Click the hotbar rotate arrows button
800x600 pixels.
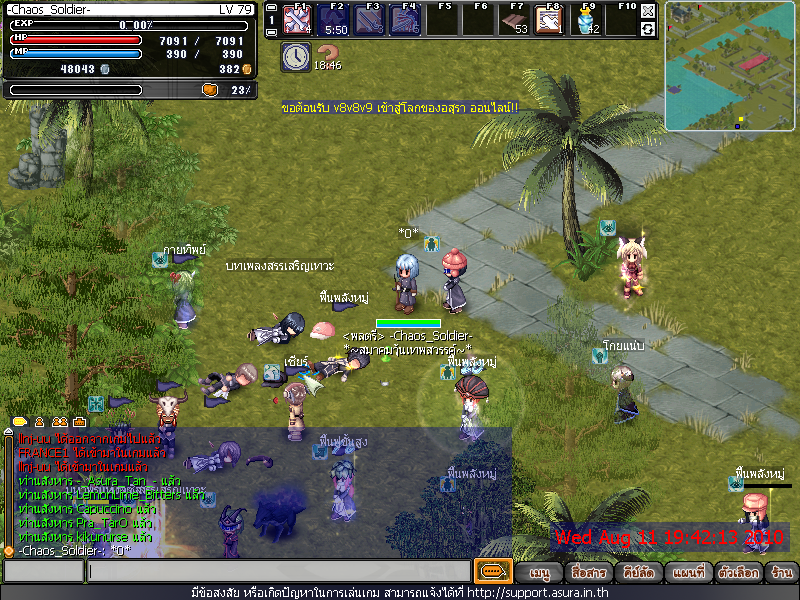click(x=648, y=29)
